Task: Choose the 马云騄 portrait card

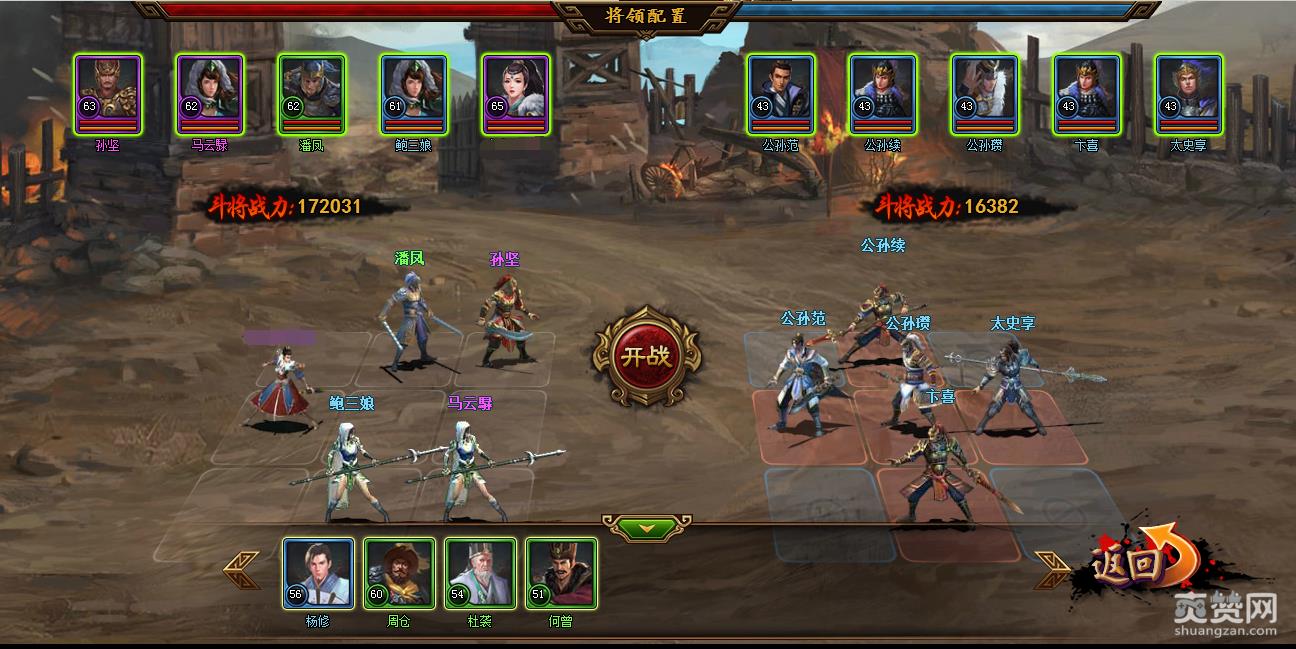Action: click(210, 93)
